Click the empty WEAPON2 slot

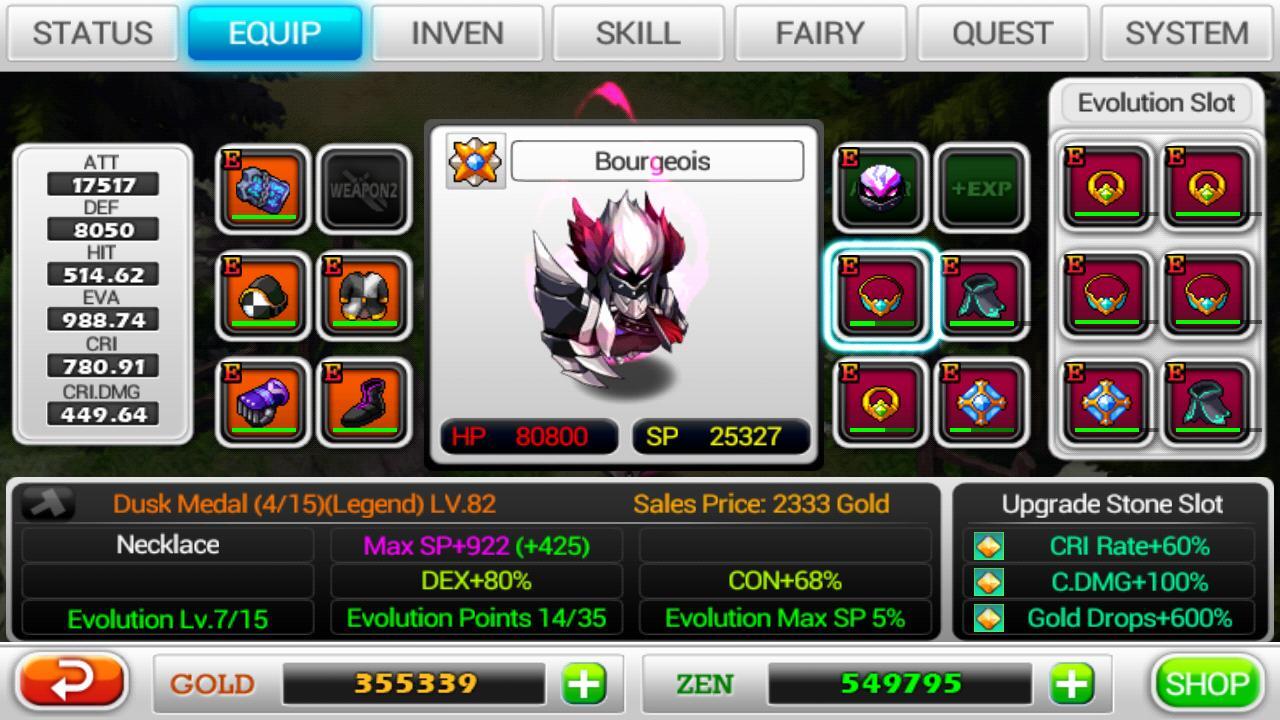pyautogui.click(x=364, y=190)
